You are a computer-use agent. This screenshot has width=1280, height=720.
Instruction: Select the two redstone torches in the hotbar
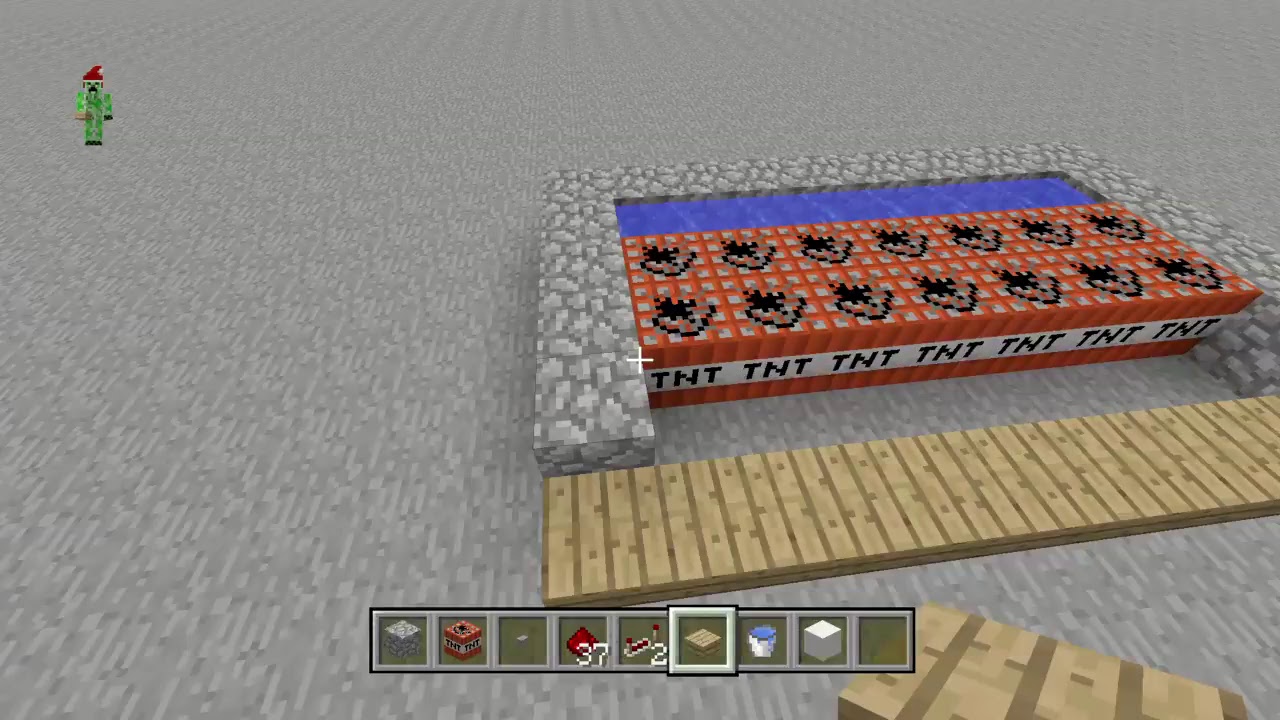click(642, 640)
